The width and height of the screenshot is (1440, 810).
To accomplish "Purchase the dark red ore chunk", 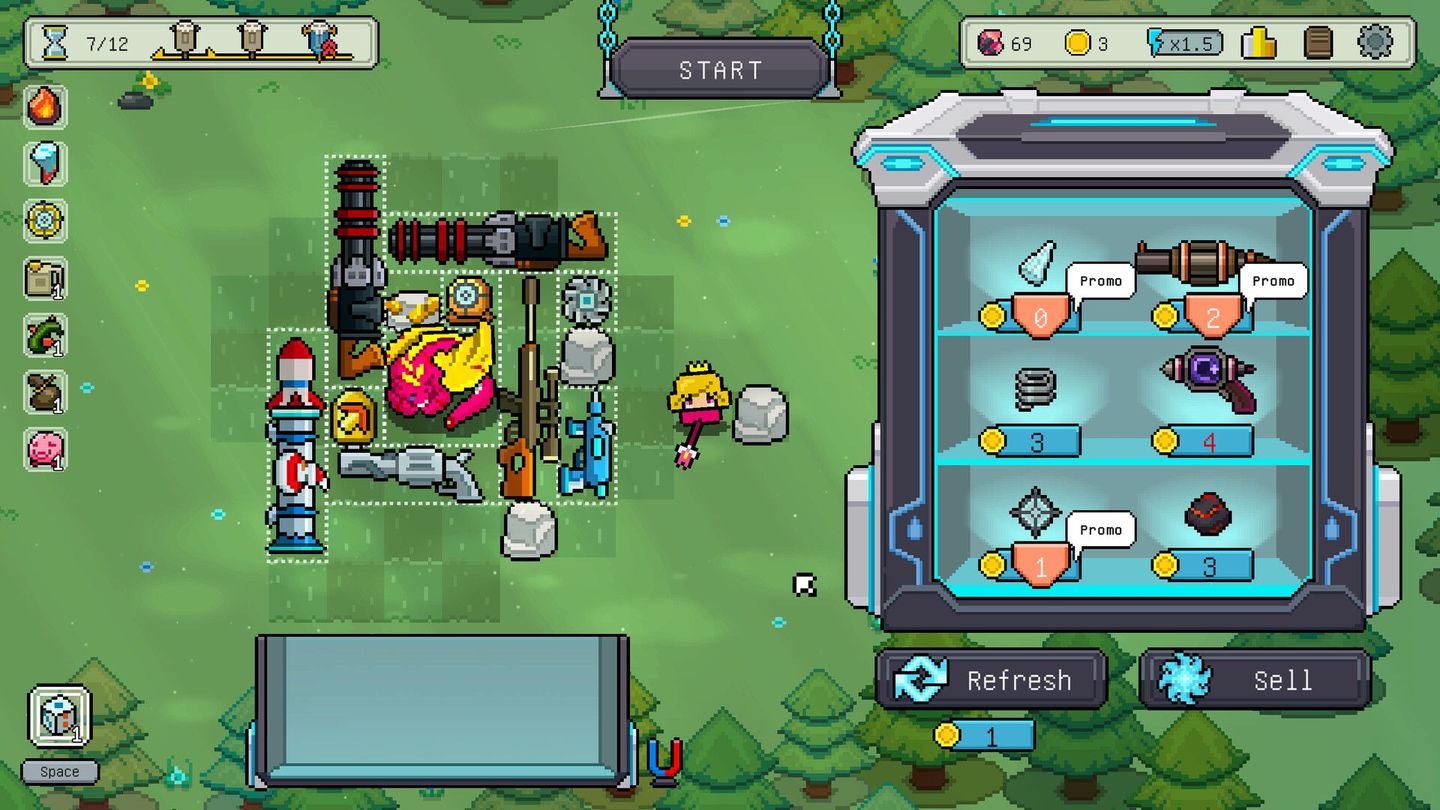I will coord(1208,514).
